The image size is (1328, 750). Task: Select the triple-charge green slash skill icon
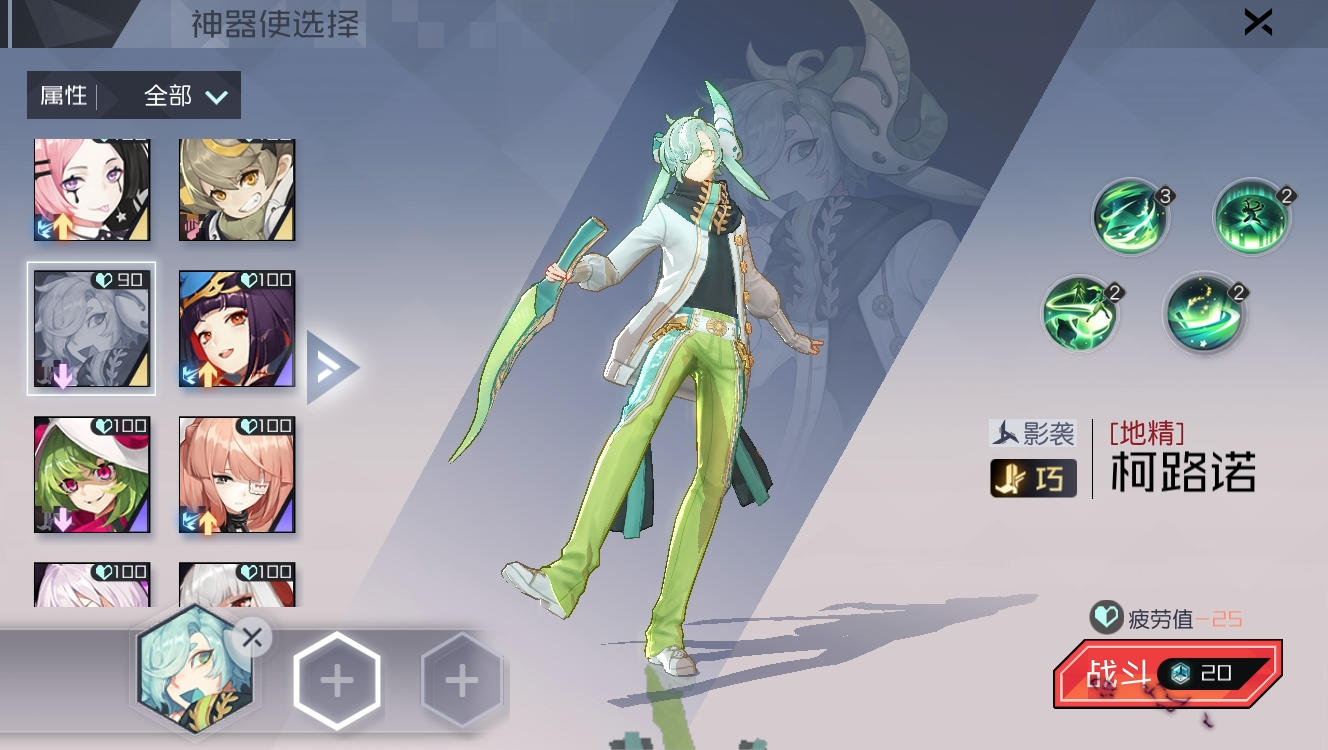tap(1130, 217)
